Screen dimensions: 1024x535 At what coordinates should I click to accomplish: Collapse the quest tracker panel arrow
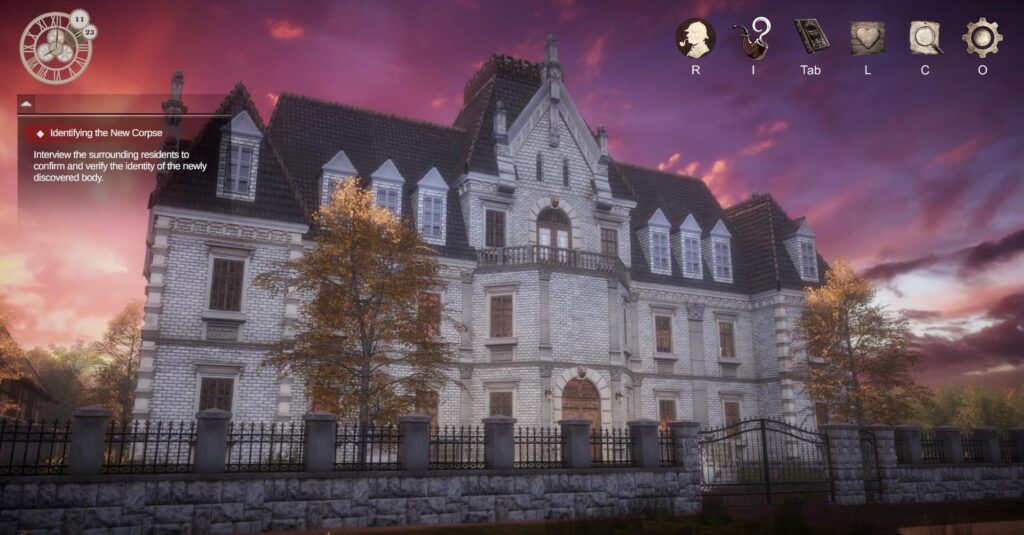pos(27,103)
